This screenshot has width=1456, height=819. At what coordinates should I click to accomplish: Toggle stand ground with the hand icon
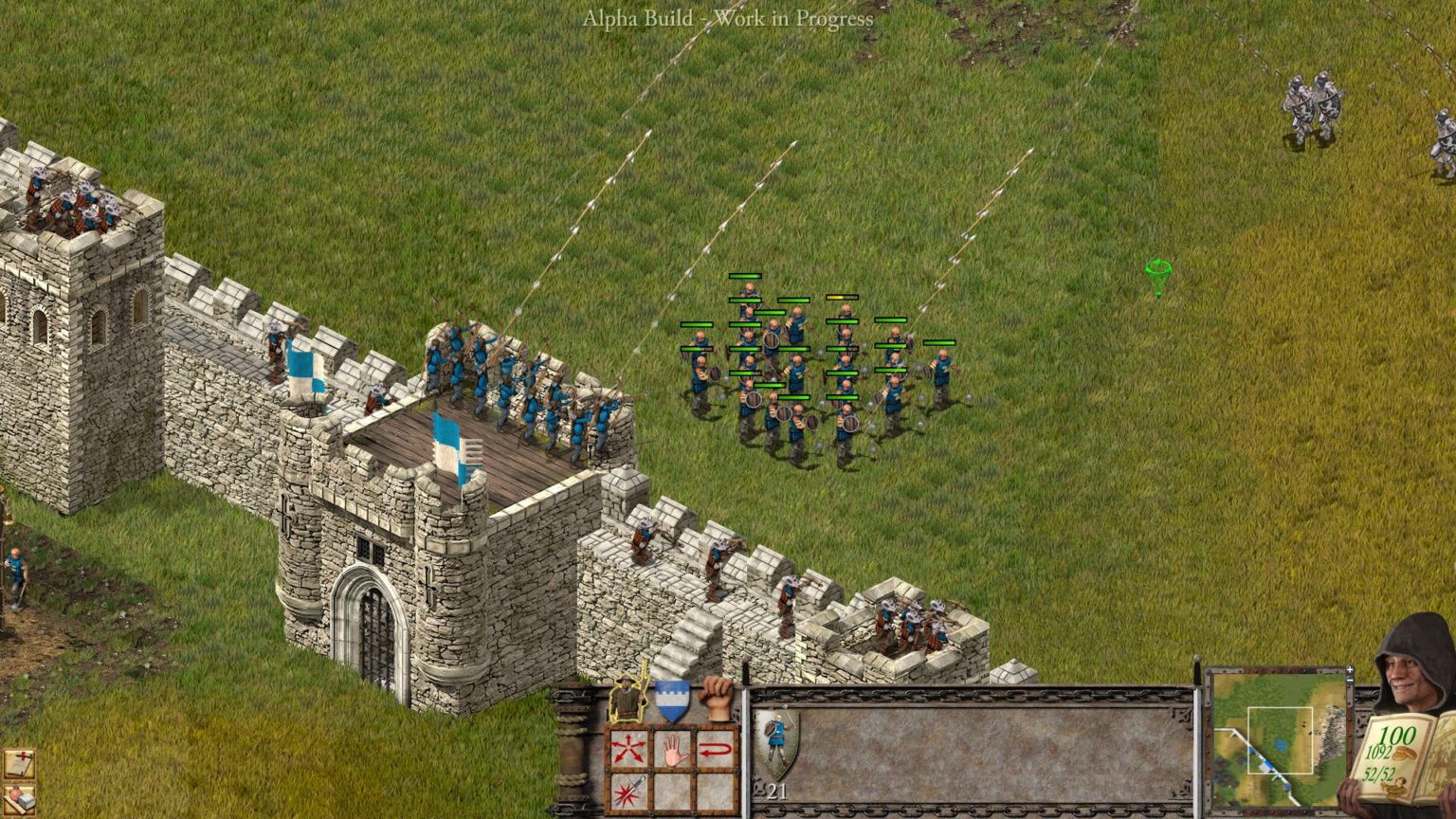click(672, 750)
